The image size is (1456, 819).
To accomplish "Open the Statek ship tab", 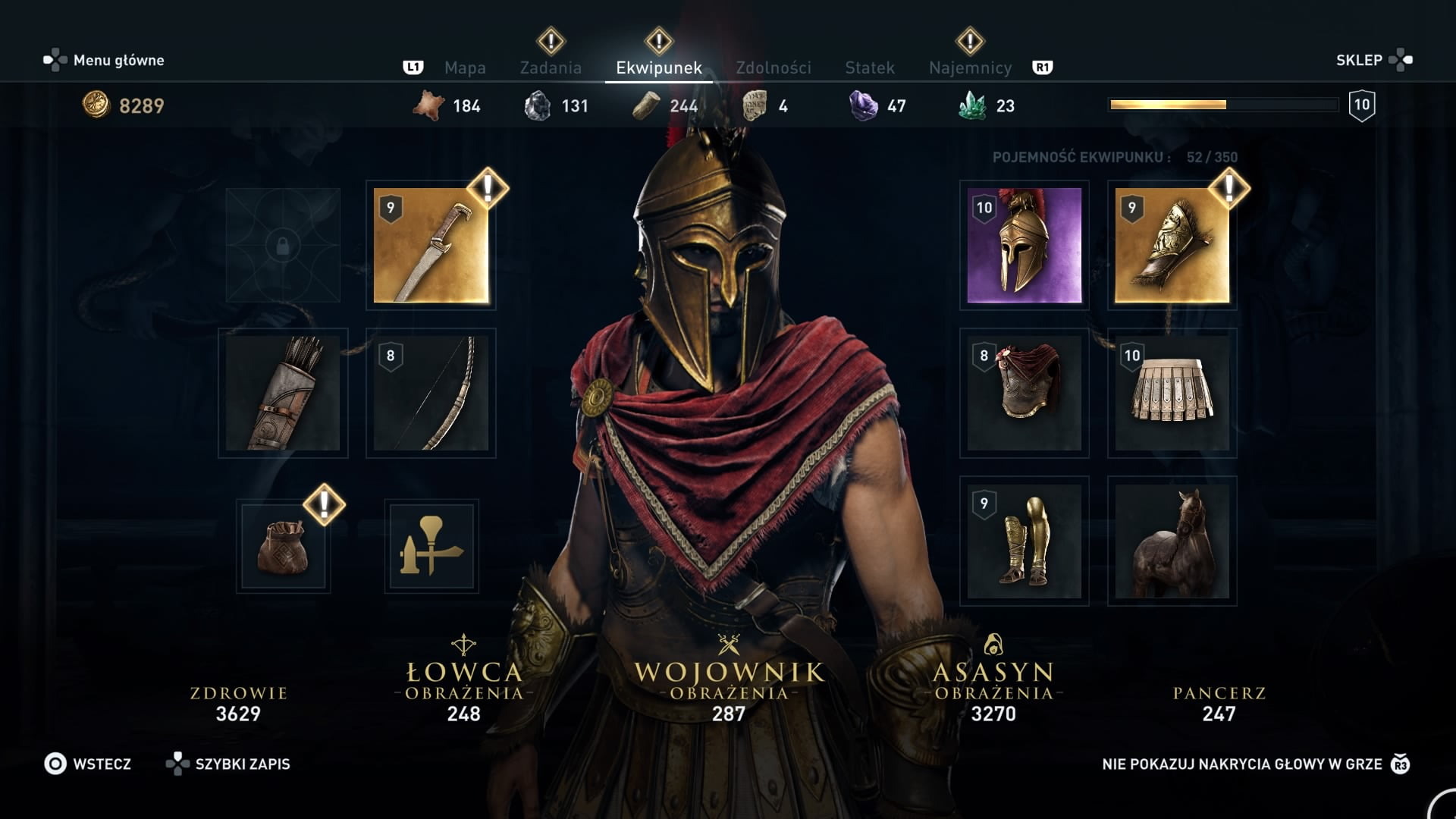I will tap(869, 67).
